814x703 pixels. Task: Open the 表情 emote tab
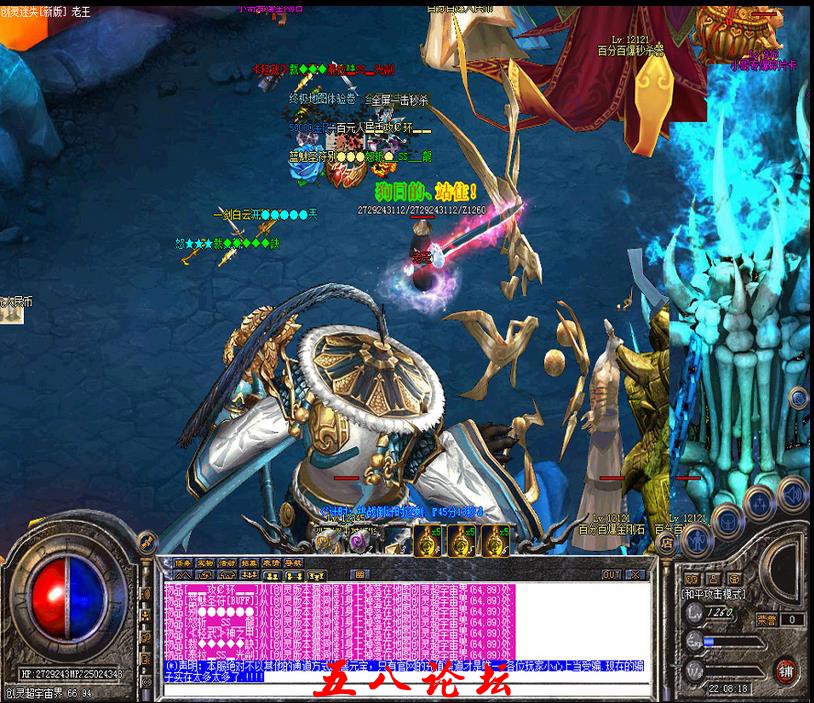click(x=270, y=563)
